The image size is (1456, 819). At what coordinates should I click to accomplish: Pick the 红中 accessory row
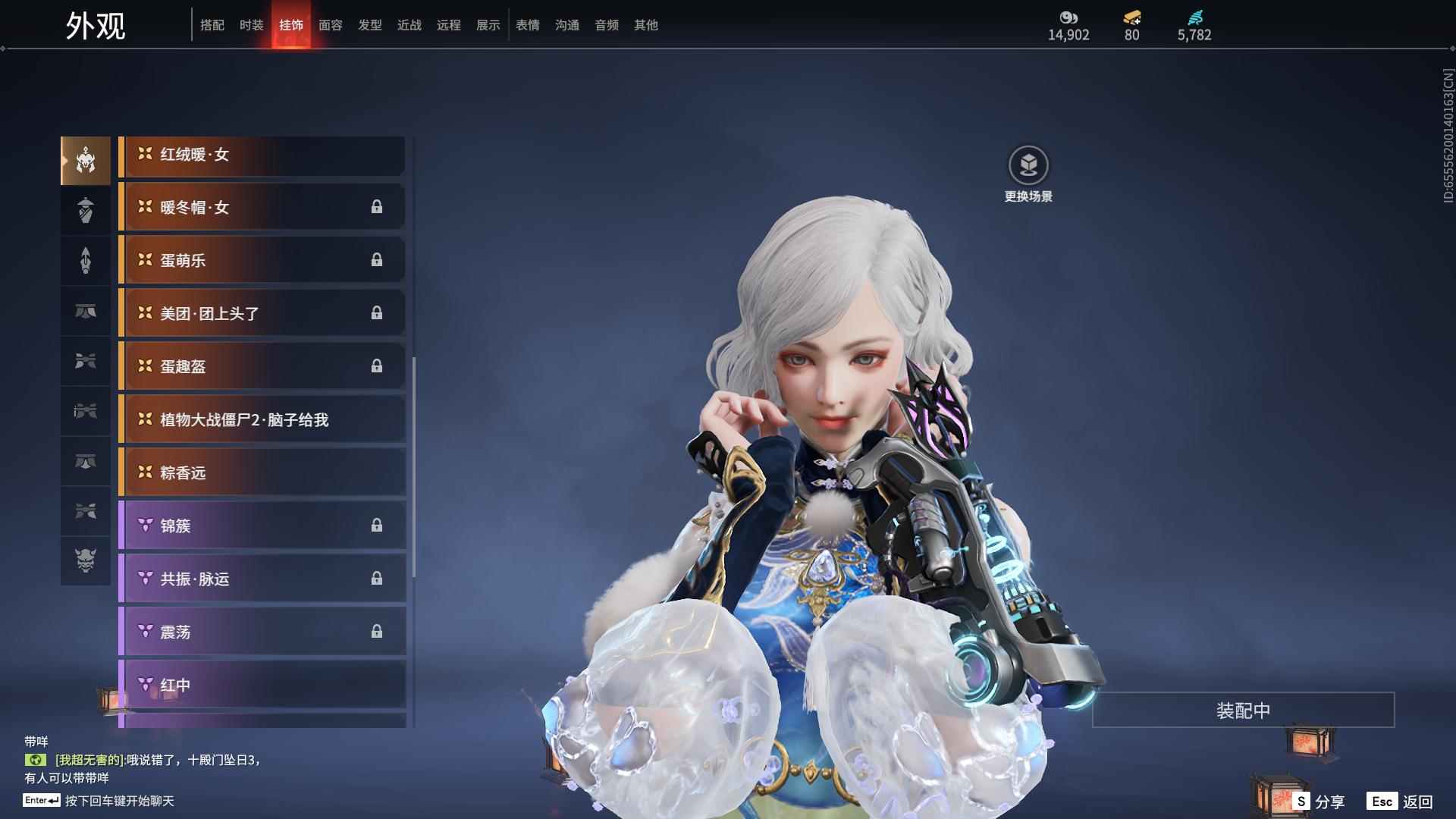[262, 686]
